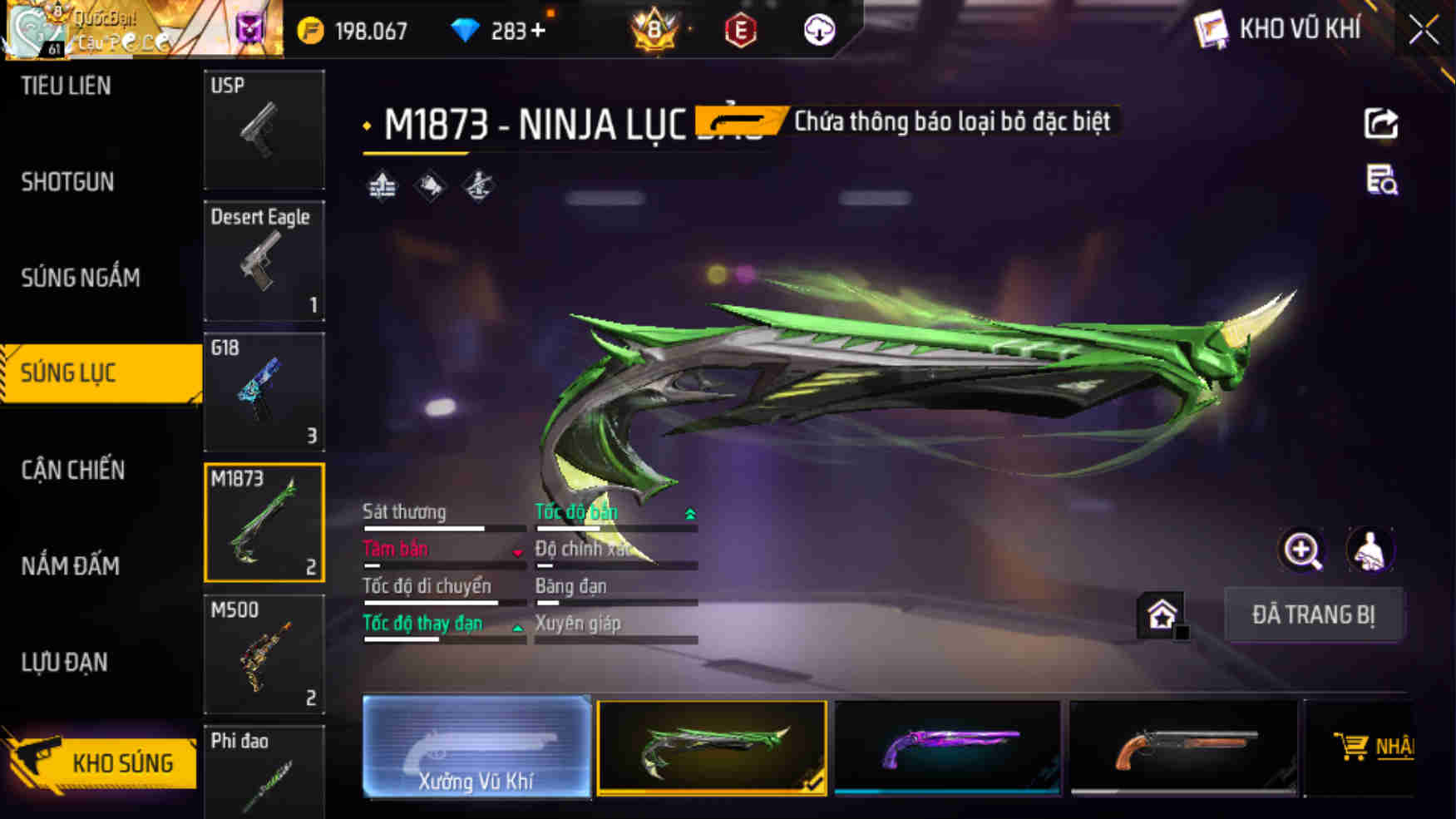Viewport: 1456px width, 819px height.
Task: Select the first diamond attribute icon under M1873
Action: (x=383, y=185)
